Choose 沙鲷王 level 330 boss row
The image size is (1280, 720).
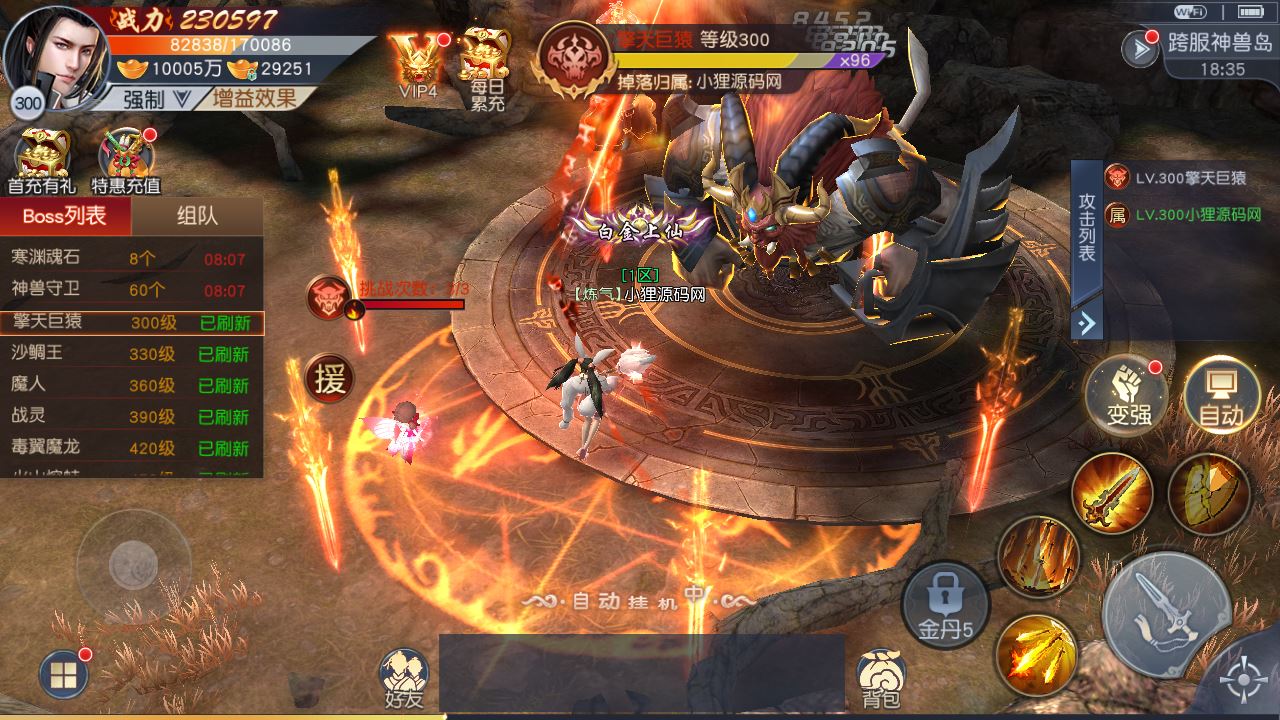pos(131,353)
